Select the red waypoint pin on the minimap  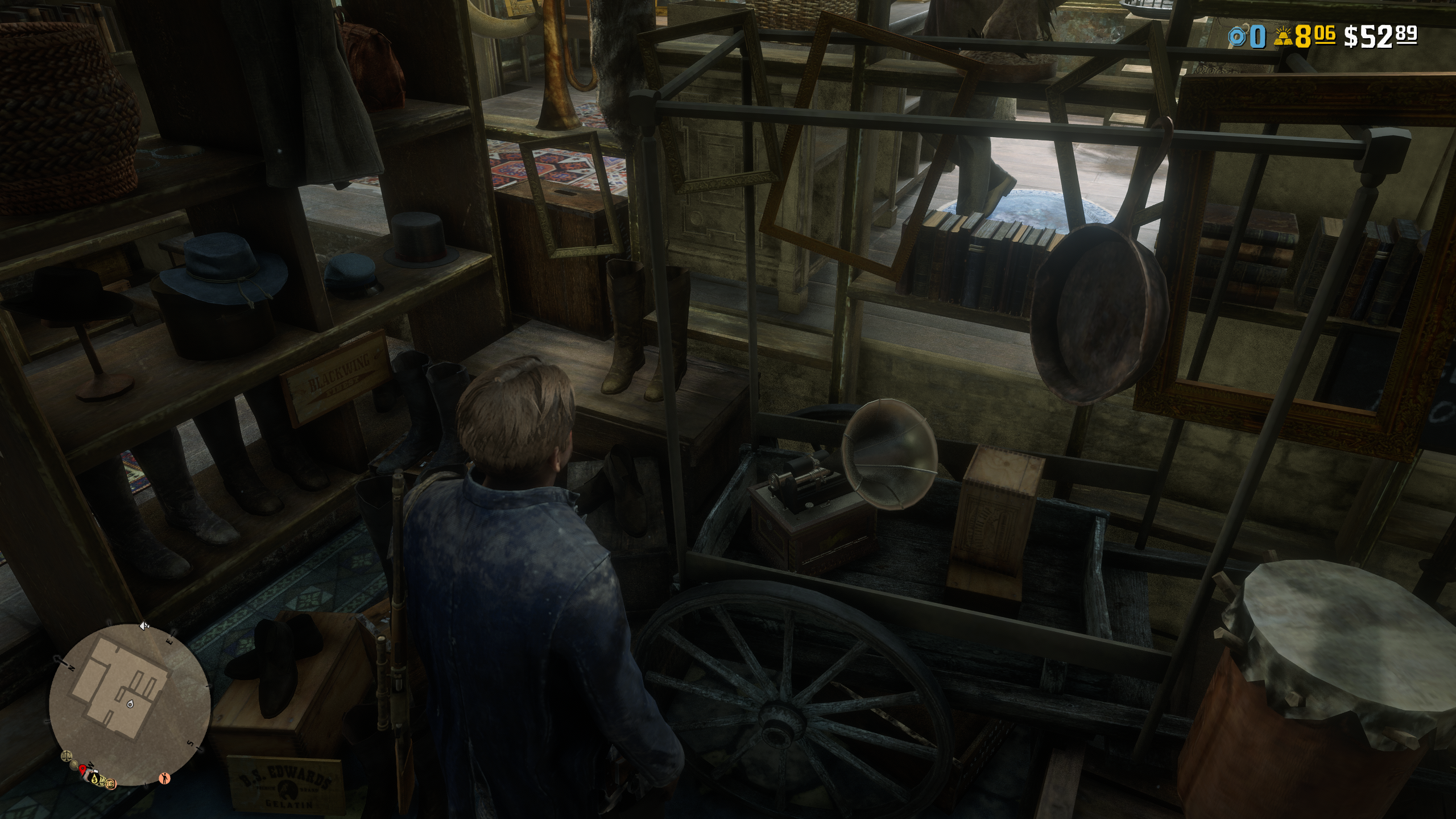tap(82, 770)
